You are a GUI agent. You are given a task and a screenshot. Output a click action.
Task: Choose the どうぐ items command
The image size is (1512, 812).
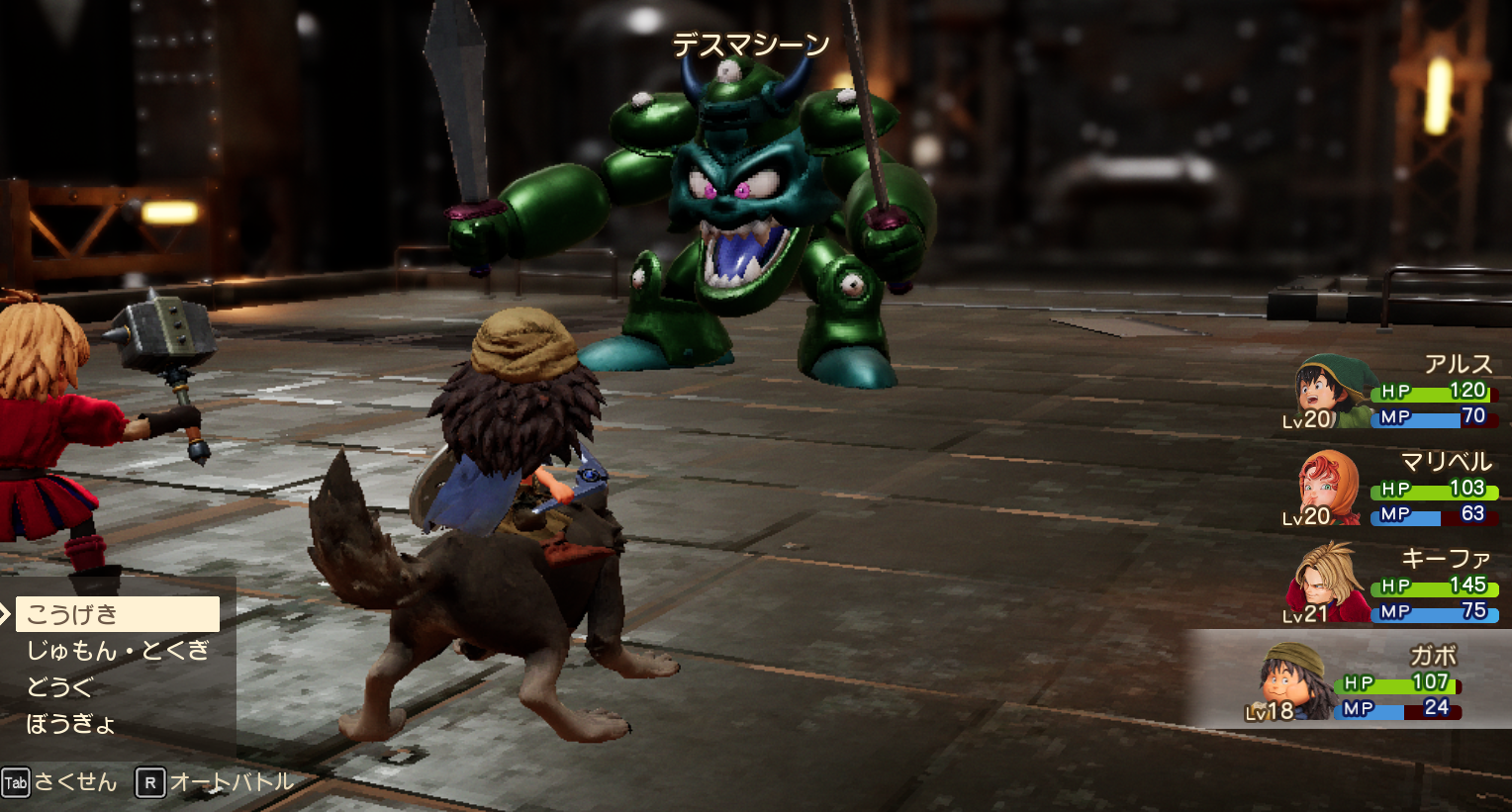(59, 687)
